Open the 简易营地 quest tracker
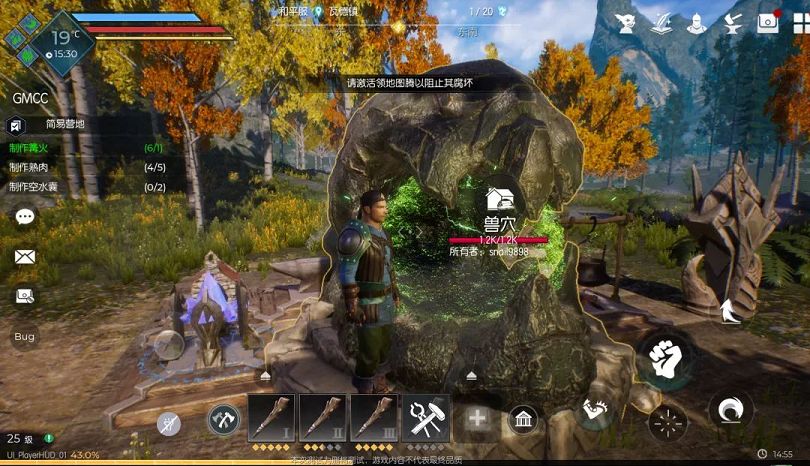The height and width of the screenshot is (466, 810). [x=64, y=125]
